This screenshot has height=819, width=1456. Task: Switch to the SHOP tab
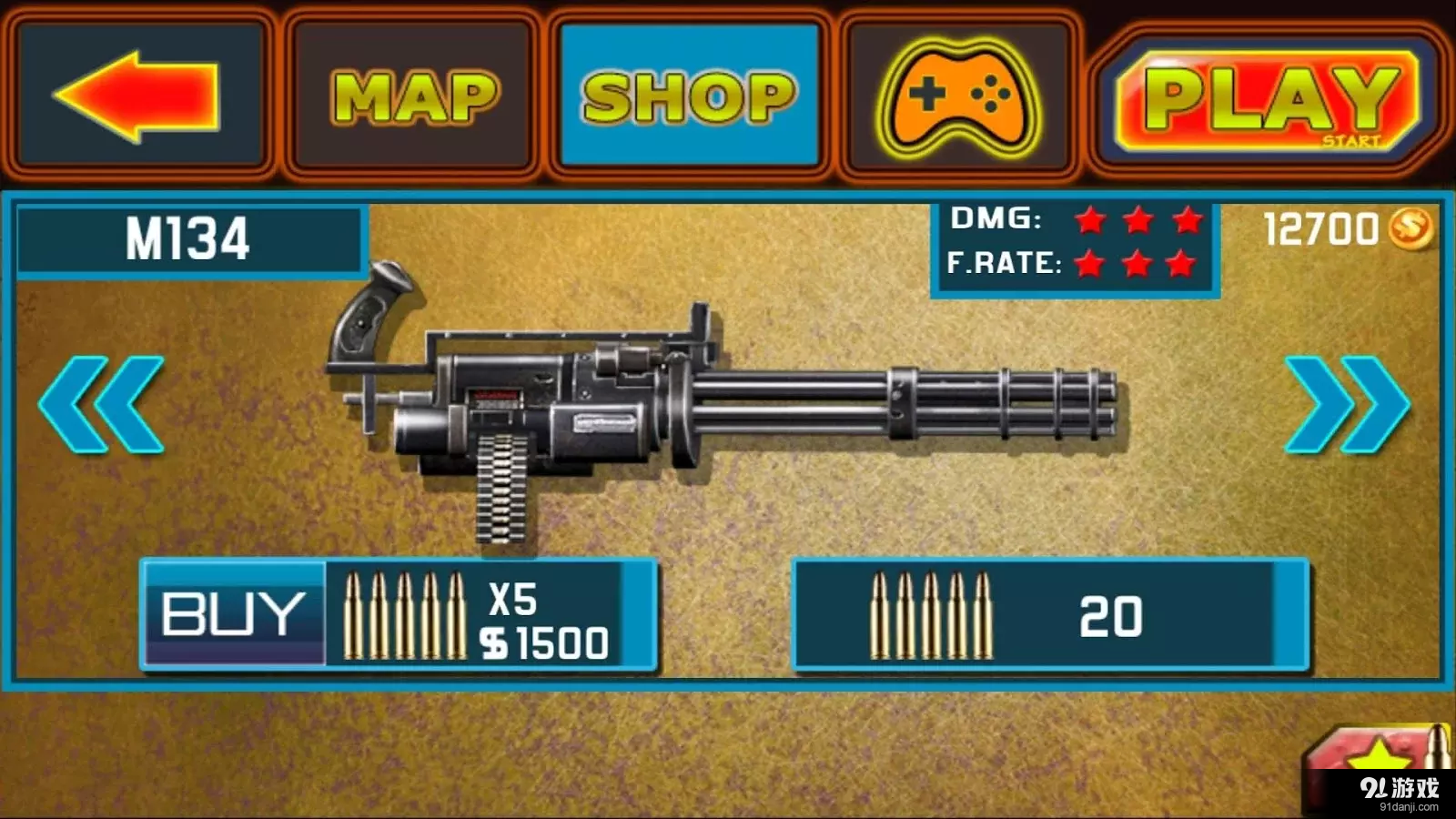(x=687, y=94)
